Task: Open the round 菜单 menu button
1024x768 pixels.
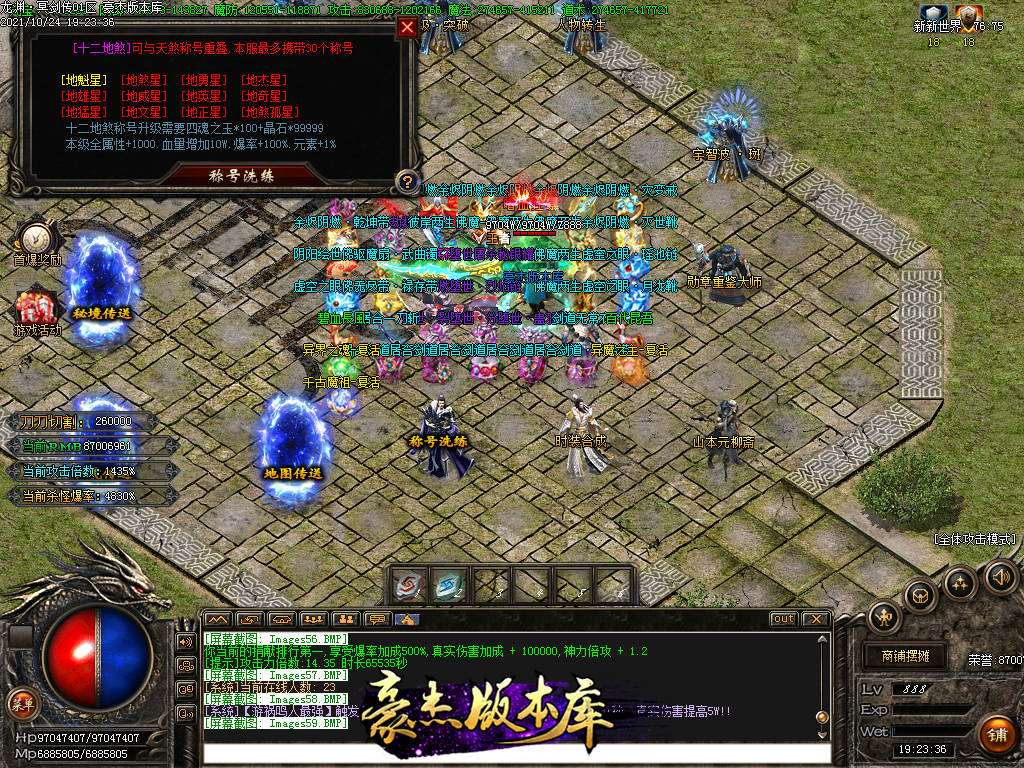Action: tap(21, 702)
